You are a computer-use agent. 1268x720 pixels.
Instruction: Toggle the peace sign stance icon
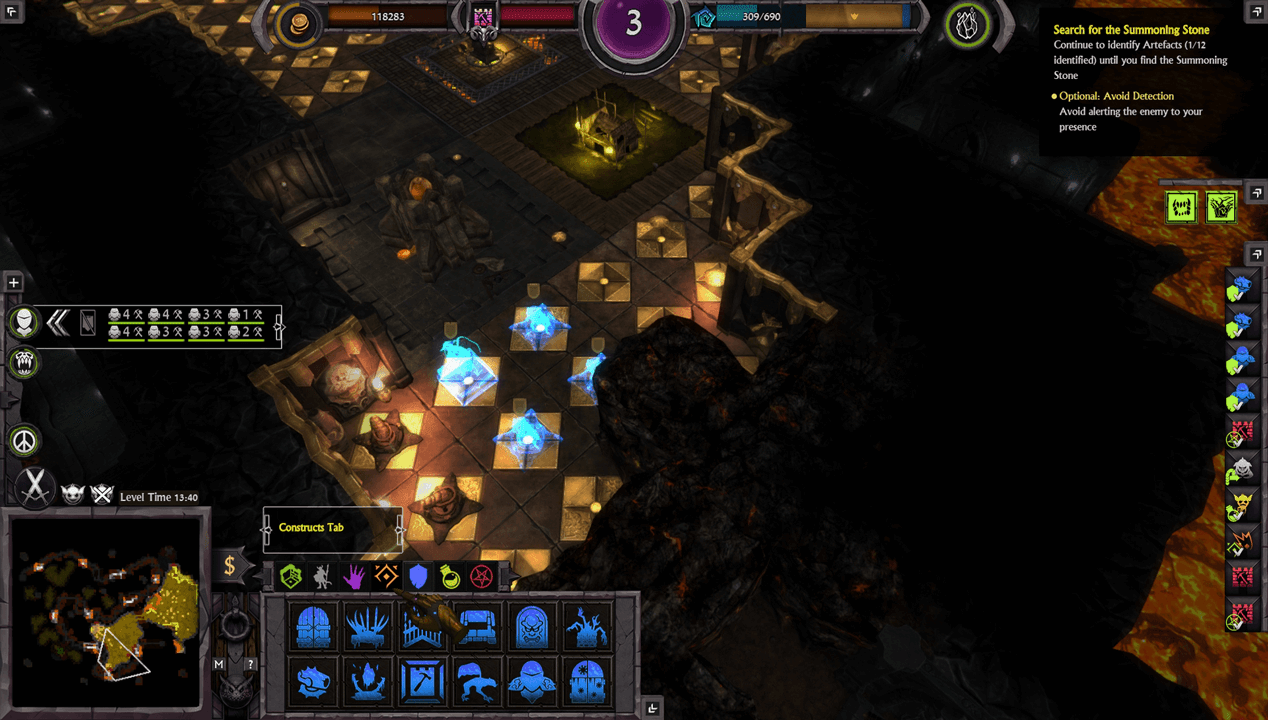(25, 440)
